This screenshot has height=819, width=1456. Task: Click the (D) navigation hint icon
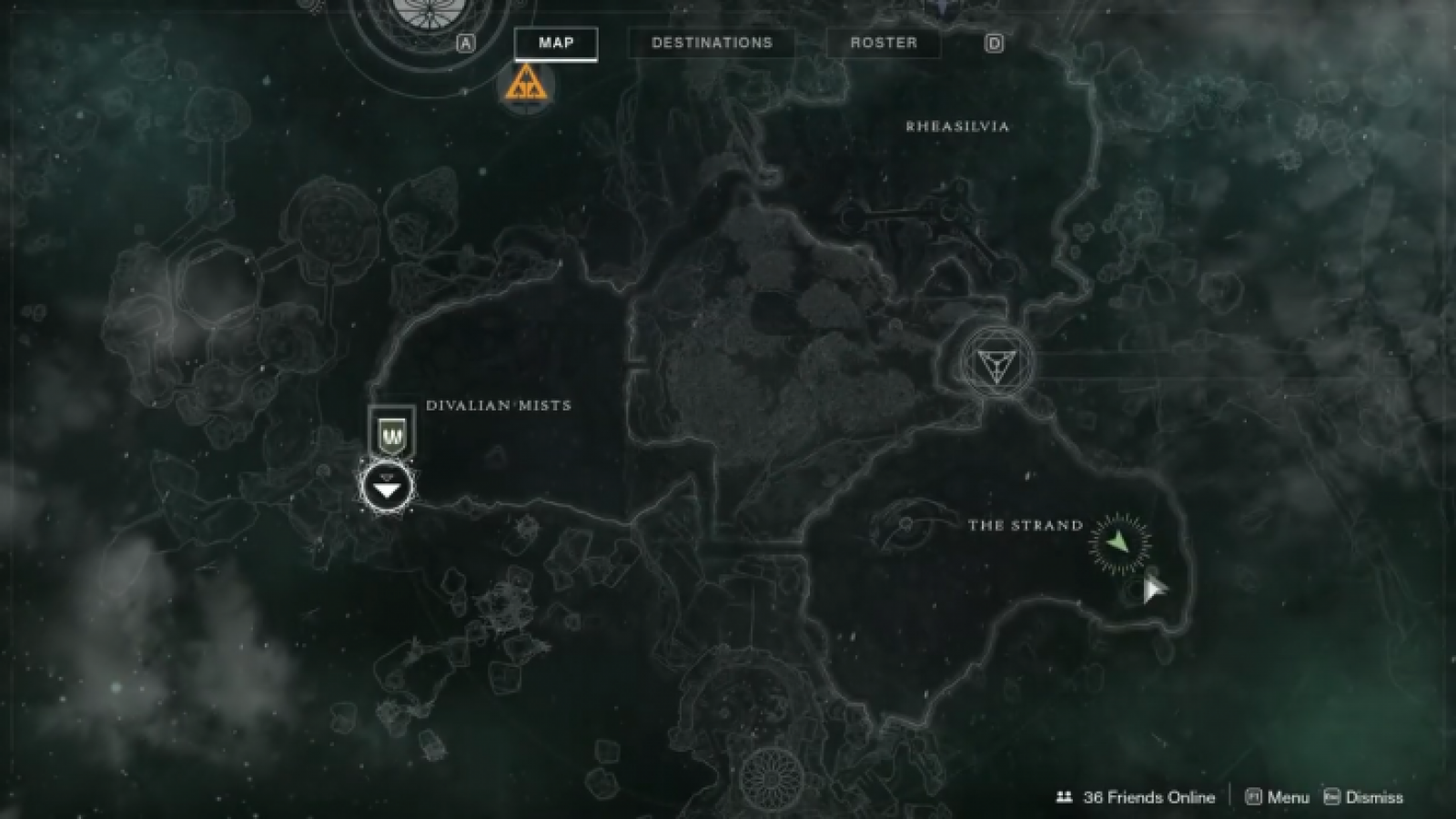pyautogui.click(x=996, y=42)
